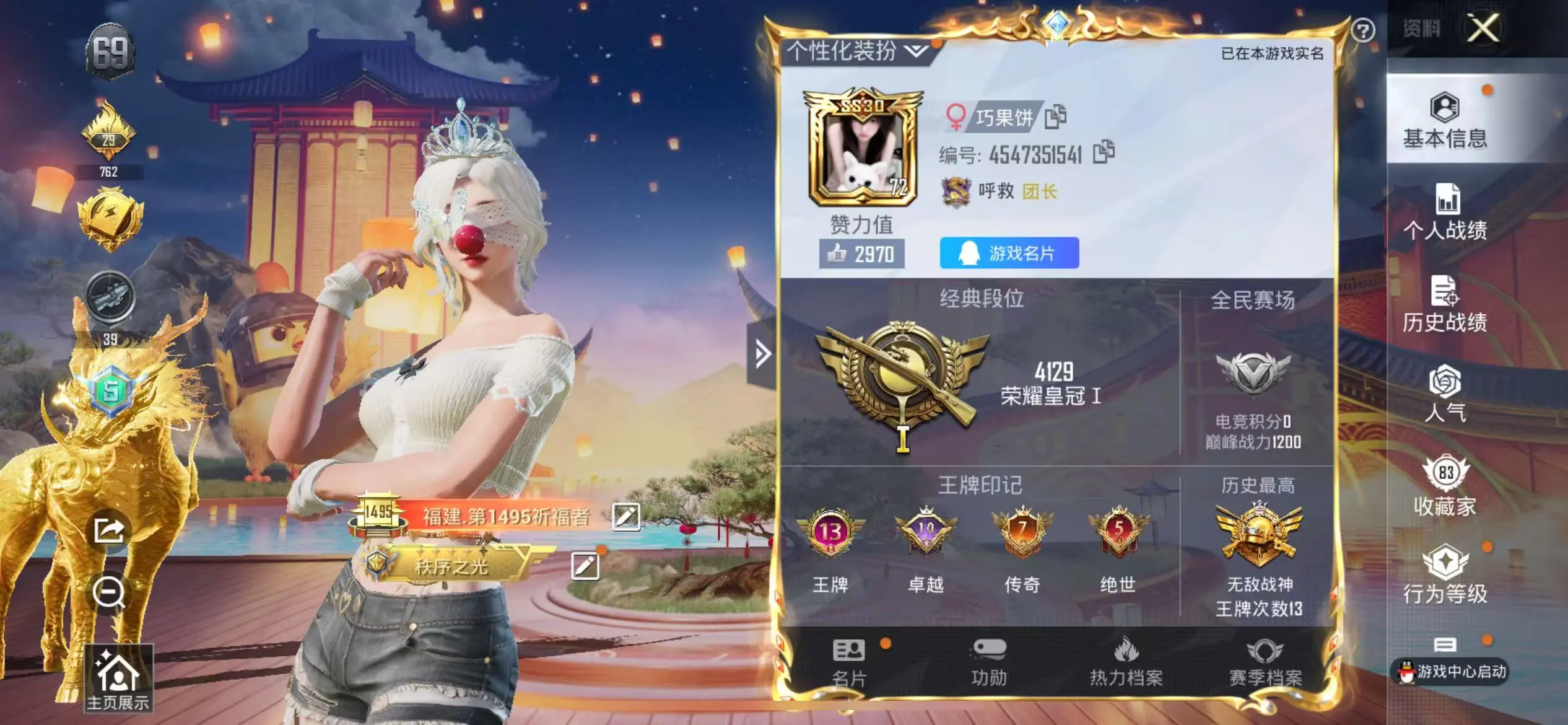The width and height of the screenshot is (1568, 725).
Task: Edit the 秩序之光 title badge
Action: click(x=585, y=566)
